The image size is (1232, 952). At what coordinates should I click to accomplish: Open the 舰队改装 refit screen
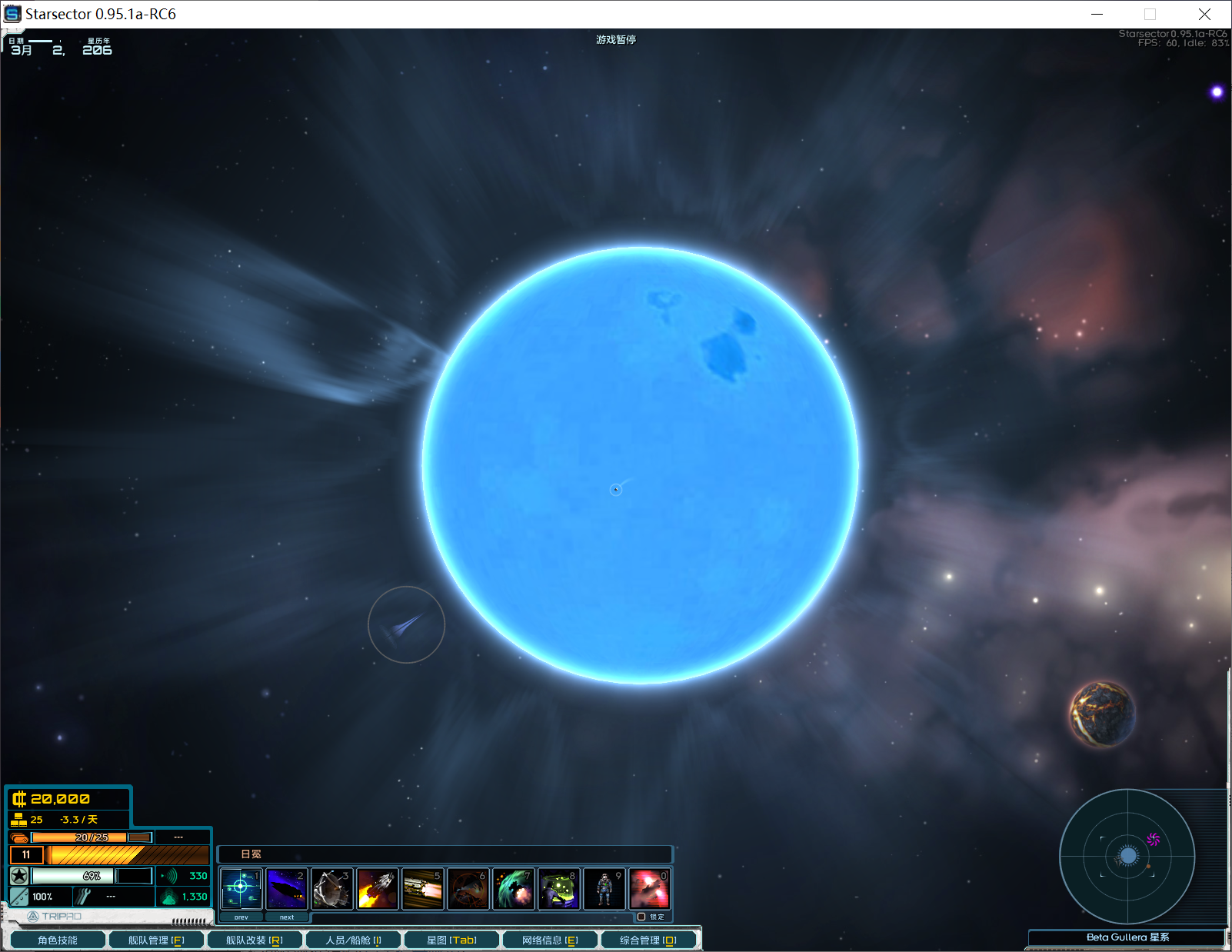(x=255, y=940)
